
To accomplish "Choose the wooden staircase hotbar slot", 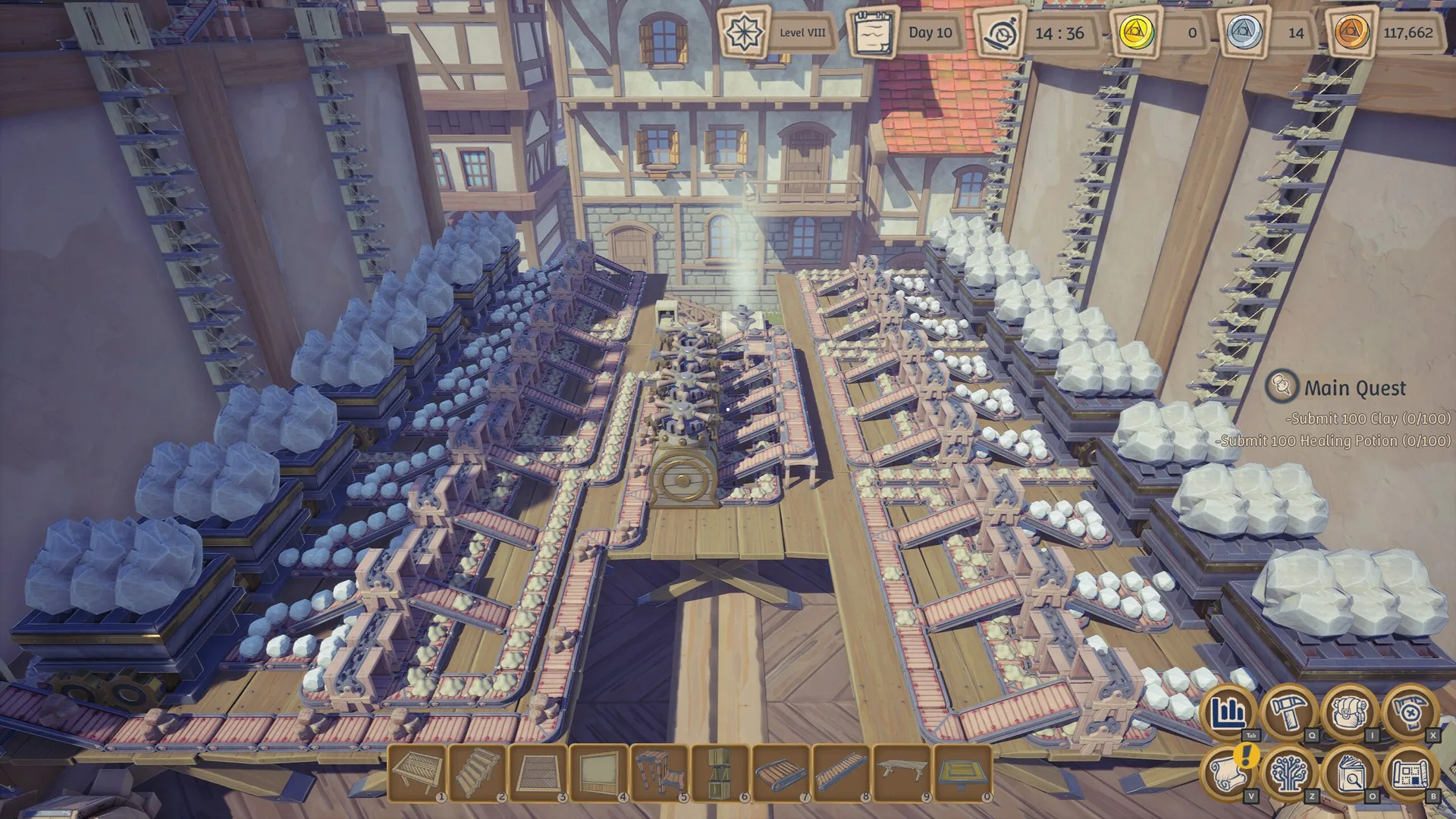I will [478, 773].
